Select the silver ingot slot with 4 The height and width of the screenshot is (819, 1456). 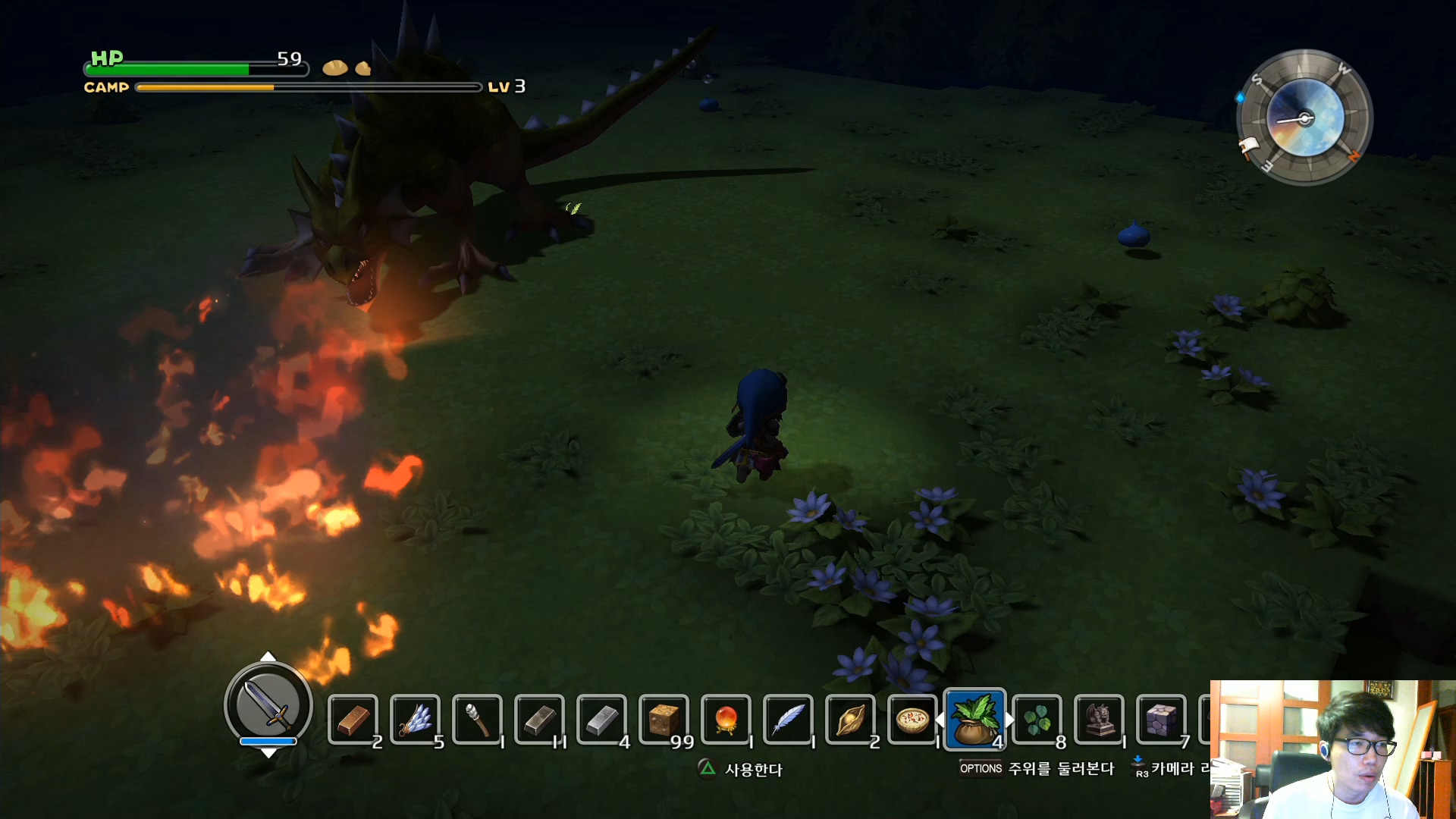(x=602, y=719)
